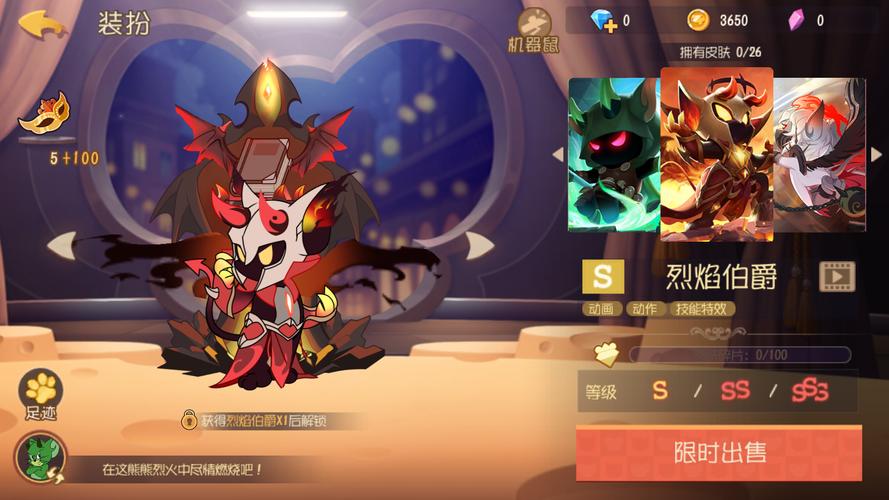Image resolution: width=889 pixels, height=500 pixels.
Task: Open the 足迹 paw print option
Action: click(x=41, y=393)
